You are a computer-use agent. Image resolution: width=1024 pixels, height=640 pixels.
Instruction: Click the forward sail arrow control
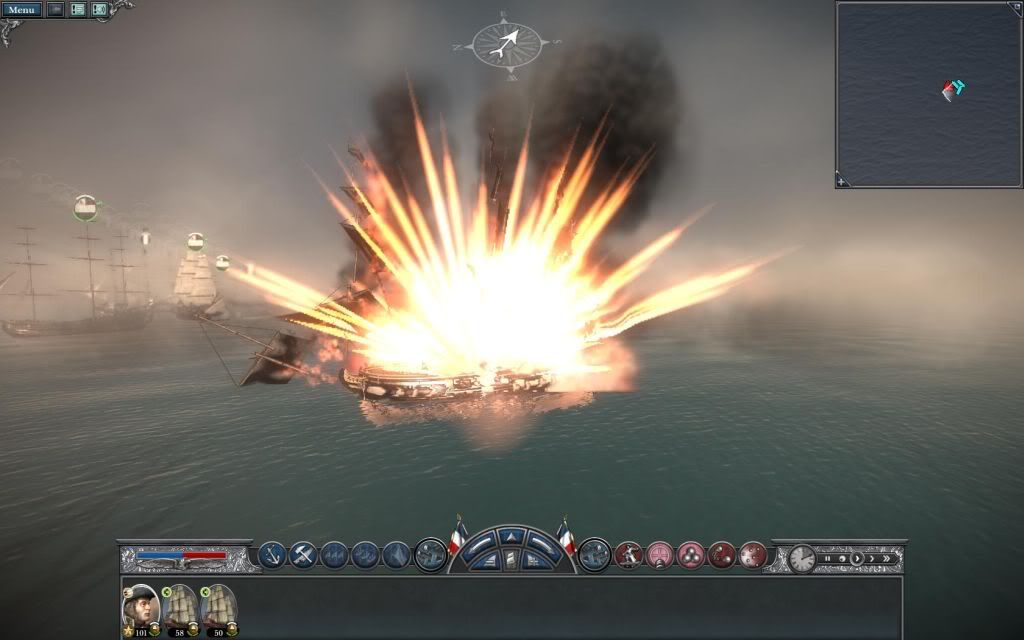click(511, 538)
